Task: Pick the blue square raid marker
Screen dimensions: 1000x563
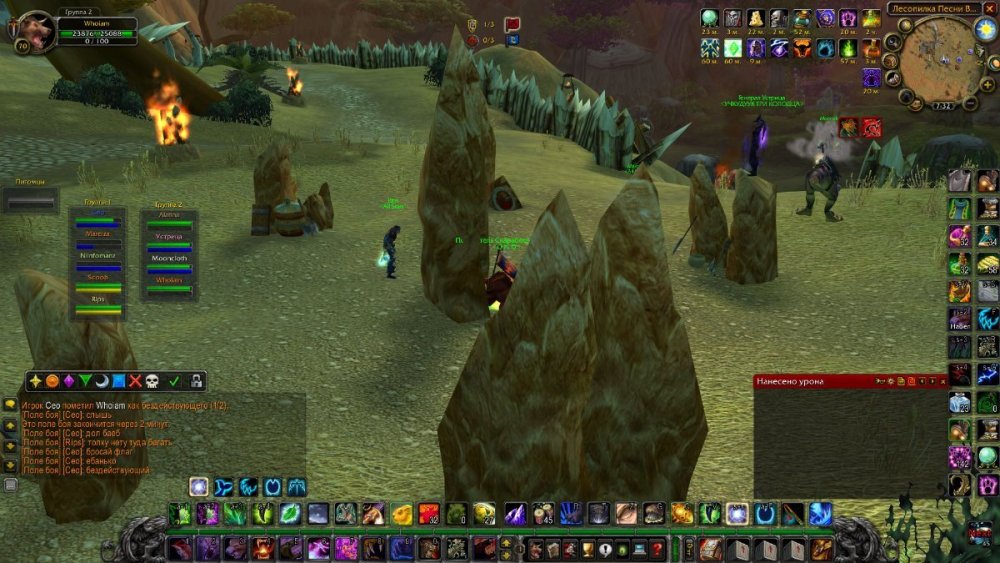Action: point(118,381)
